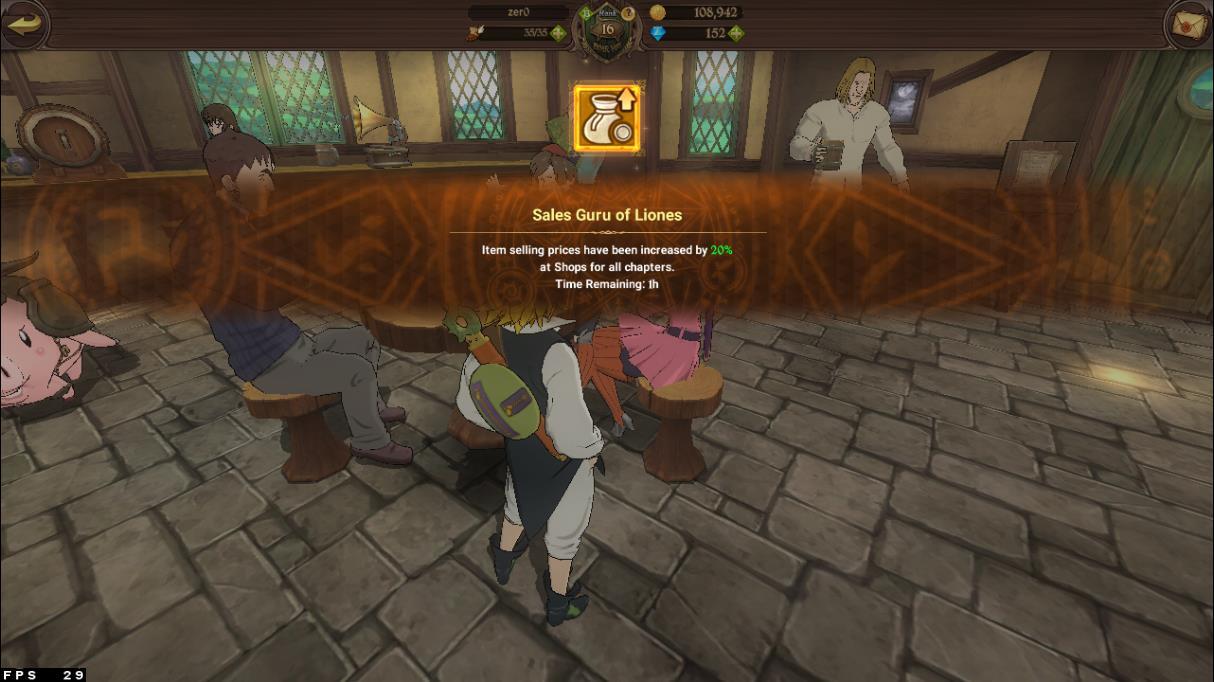Open the Rank 16 player badge
Image resolution: width=1214 pixels, height=682 pixels.
(x=606, y=28)
